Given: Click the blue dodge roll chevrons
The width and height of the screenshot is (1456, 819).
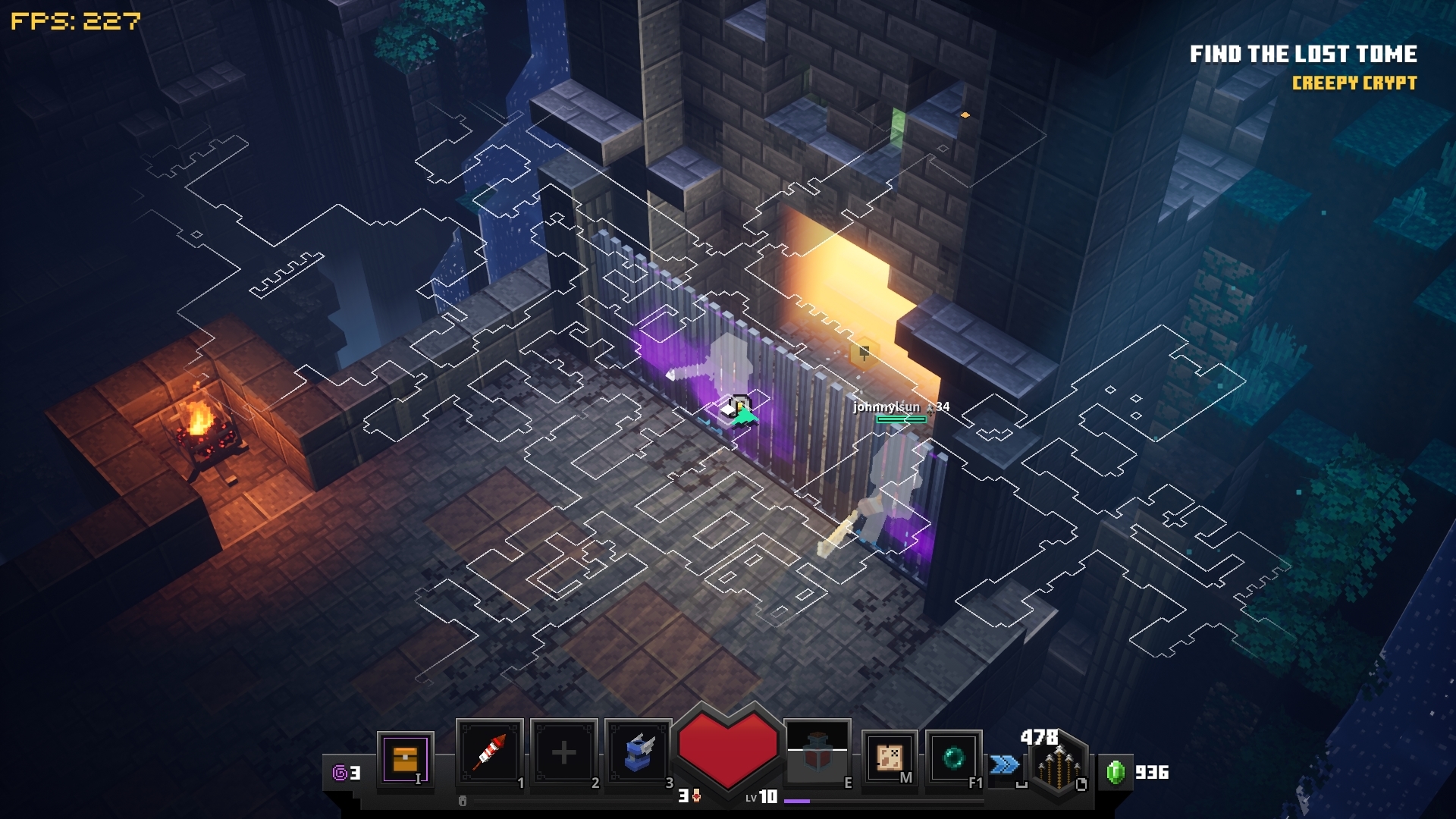Looking at the screenshot, I should [1004, 764].
